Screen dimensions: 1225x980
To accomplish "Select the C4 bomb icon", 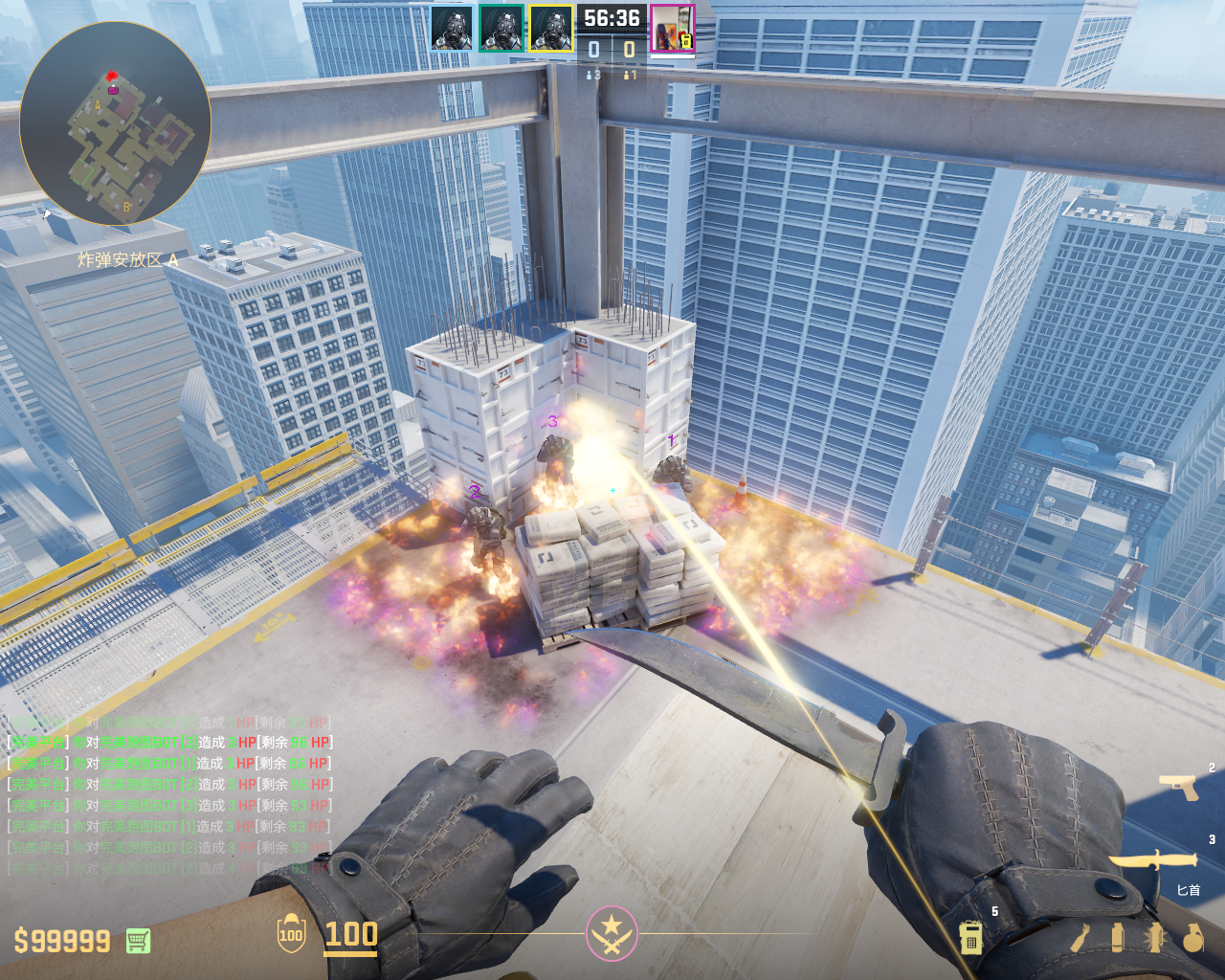I will 970,937.
